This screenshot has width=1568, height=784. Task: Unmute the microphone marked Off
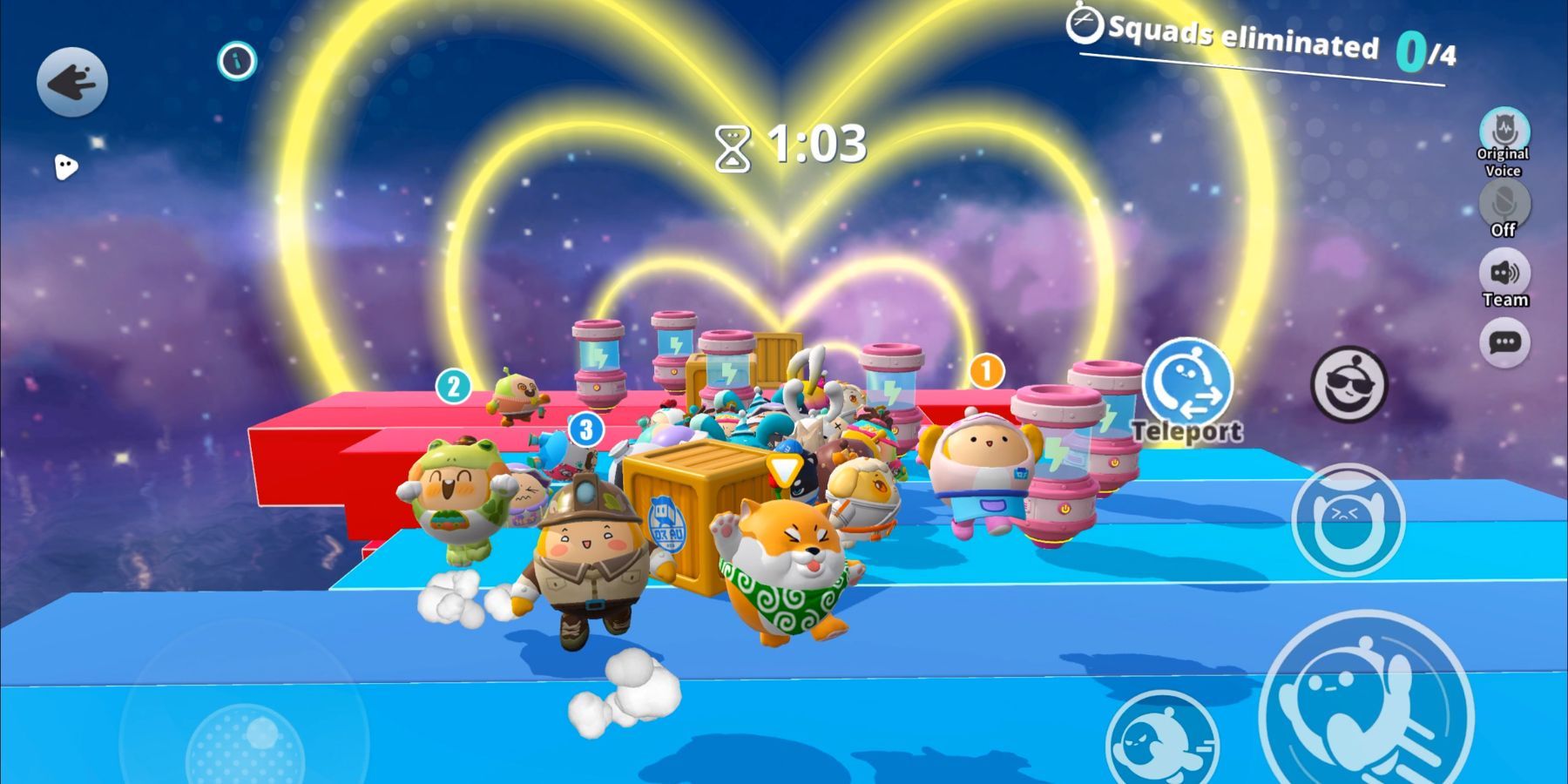pos(1504,203)
